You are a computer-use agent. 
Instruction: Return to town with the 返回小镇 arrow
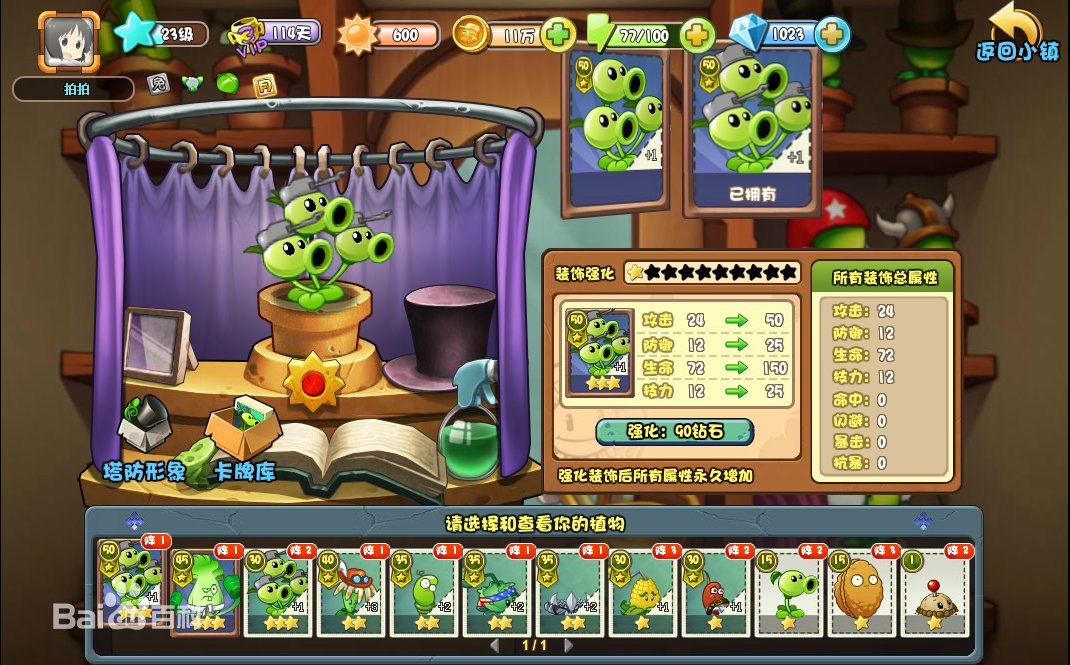(1017, 33)
